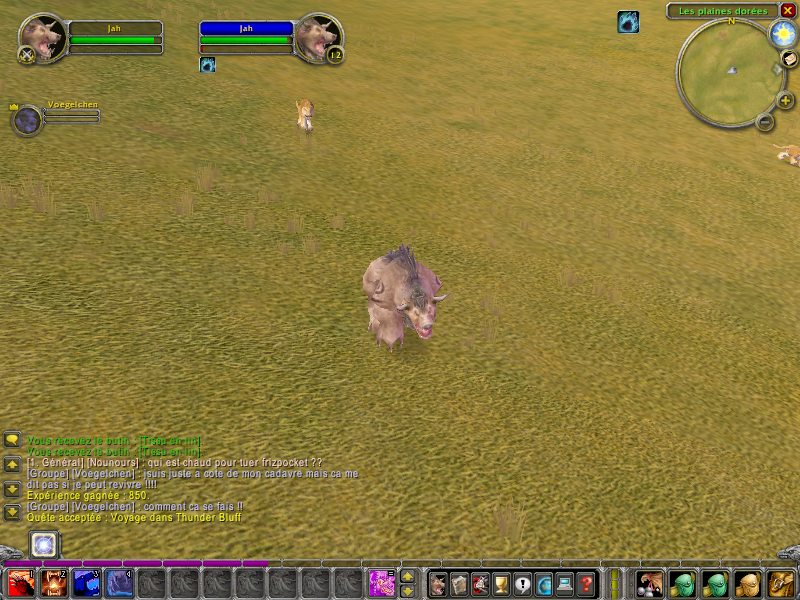This screenshot has width=800, height=600.
Task: Select the Jah target portrait
Action: 318,38
